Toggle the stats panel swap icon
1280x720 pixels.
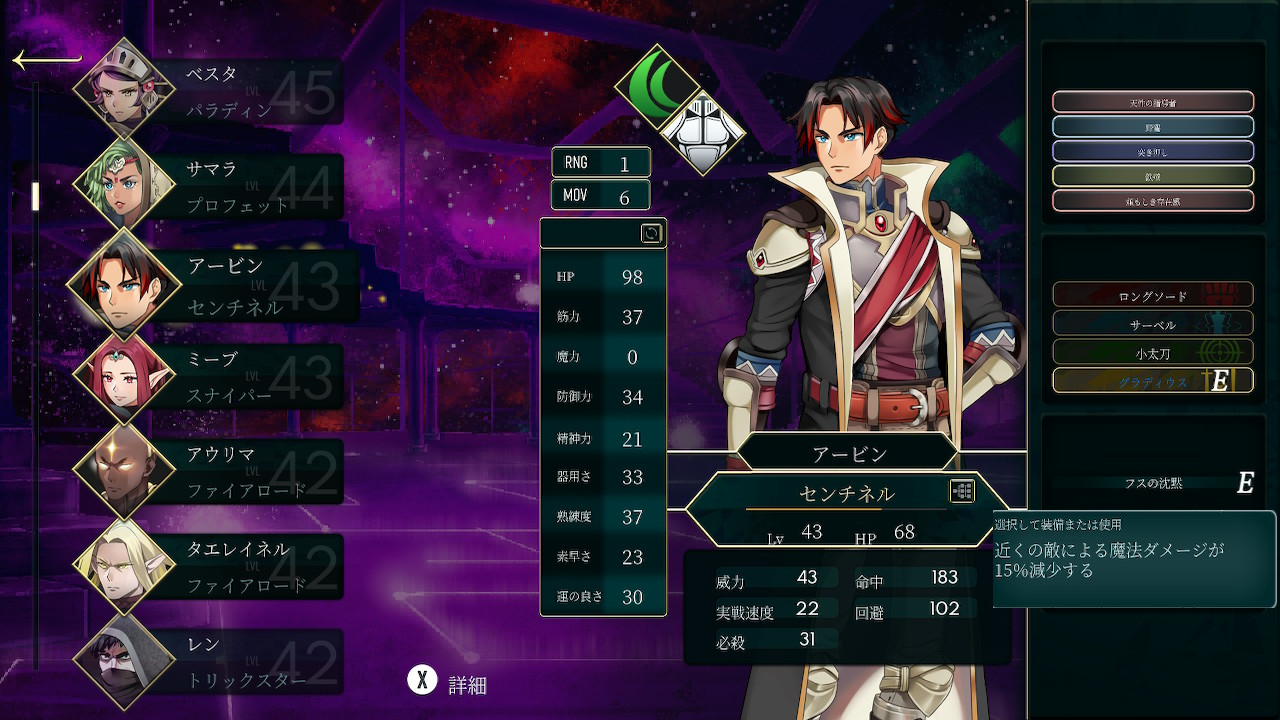click(x=651, y=233)
